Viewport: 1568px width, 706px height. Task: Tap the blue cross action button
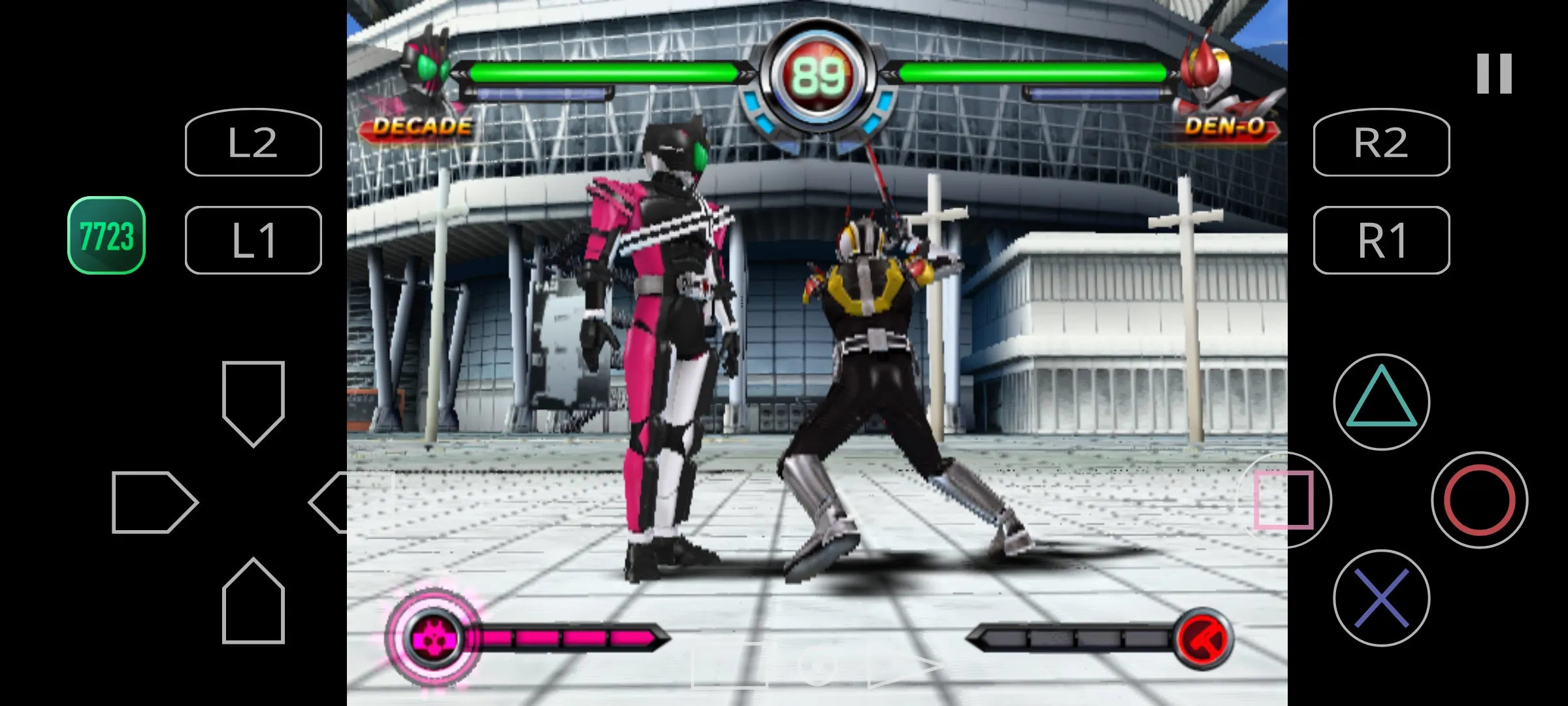(x=1381, y=598)
